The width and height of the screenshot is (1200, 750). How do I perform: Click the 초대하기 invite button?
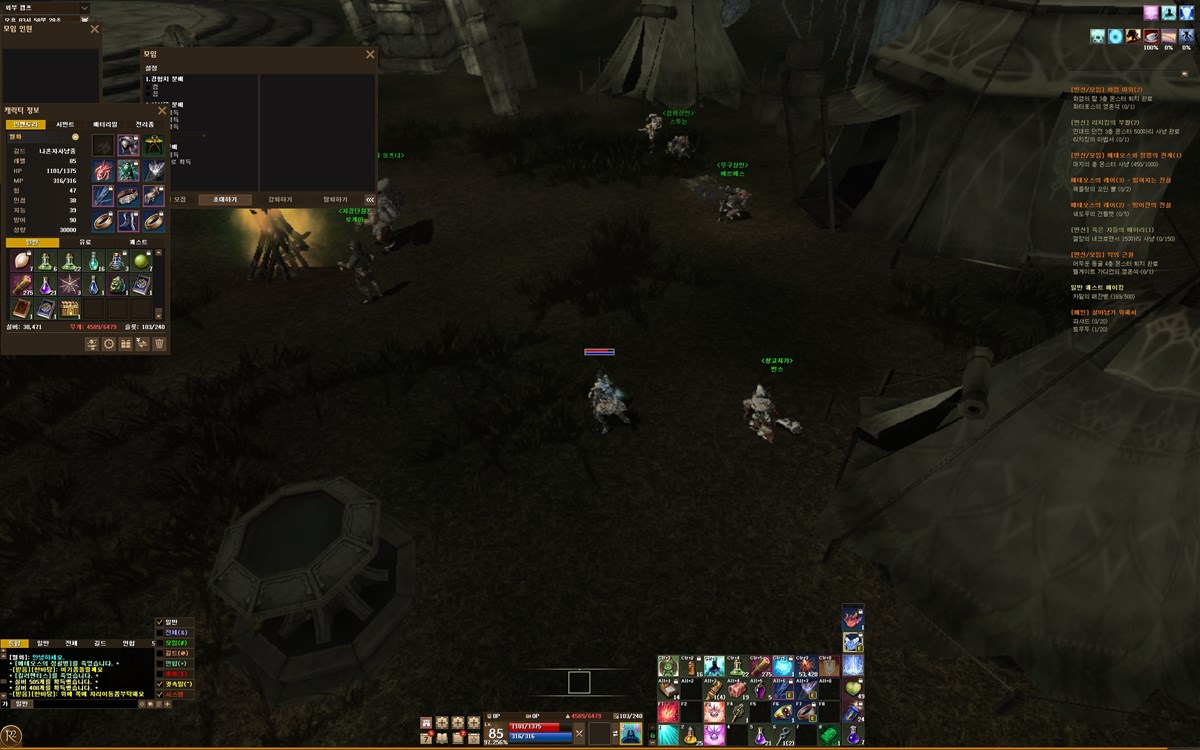pyautogui.click(x=218, y=199)
